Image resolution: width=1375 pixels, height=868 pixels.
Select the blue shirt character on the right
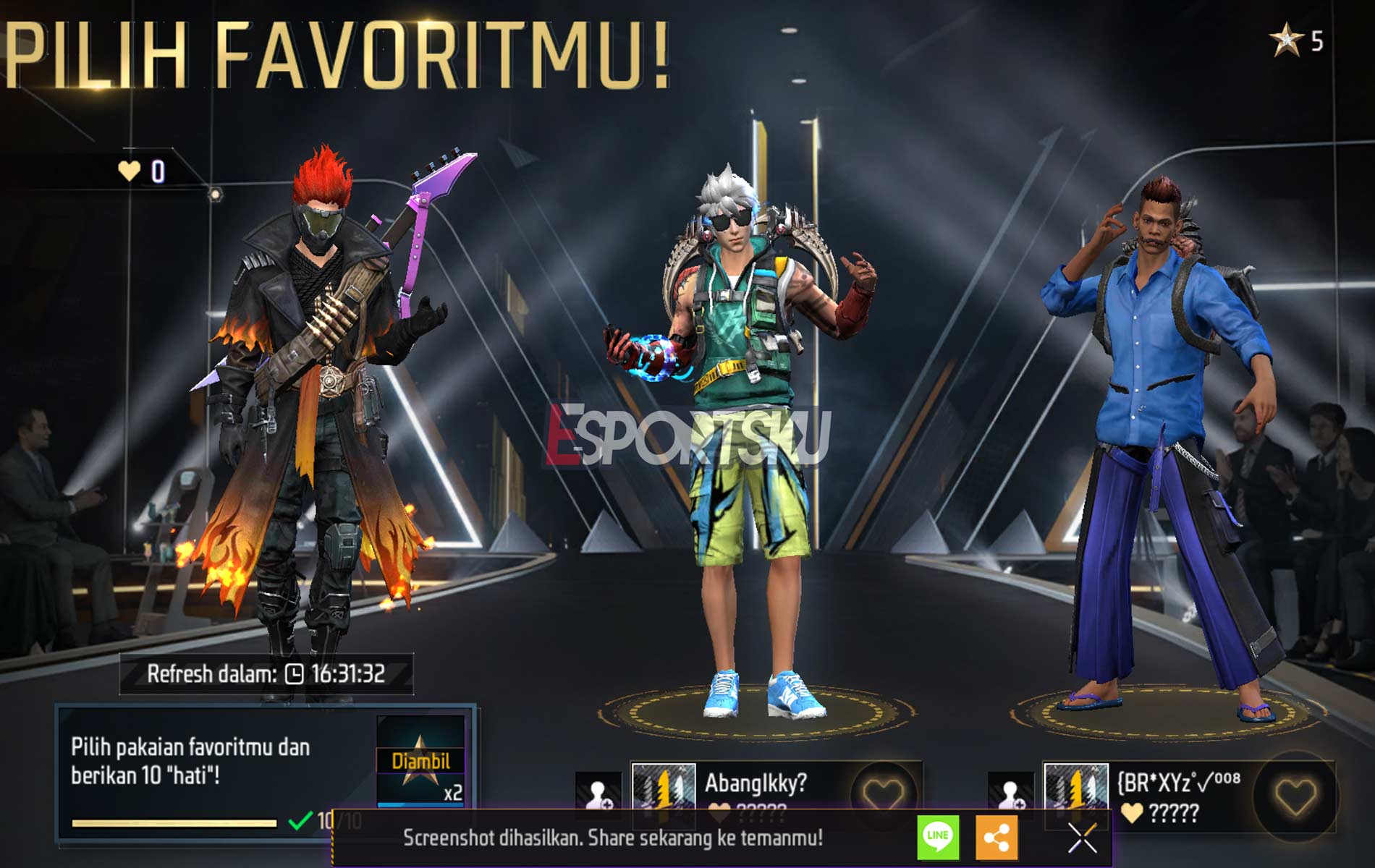(1165, 434)
